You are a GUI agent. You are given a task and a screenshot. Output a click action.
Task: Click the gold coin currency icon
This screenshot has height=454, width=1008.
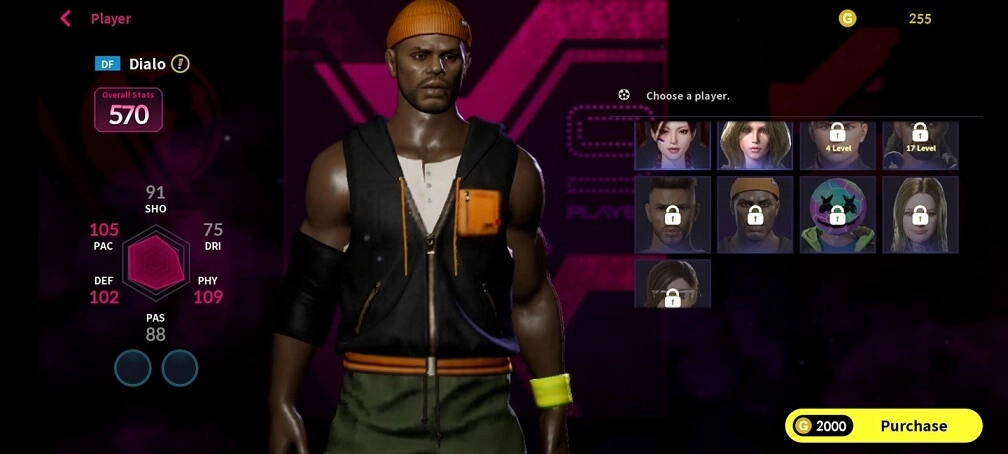[x=847, y=18]
